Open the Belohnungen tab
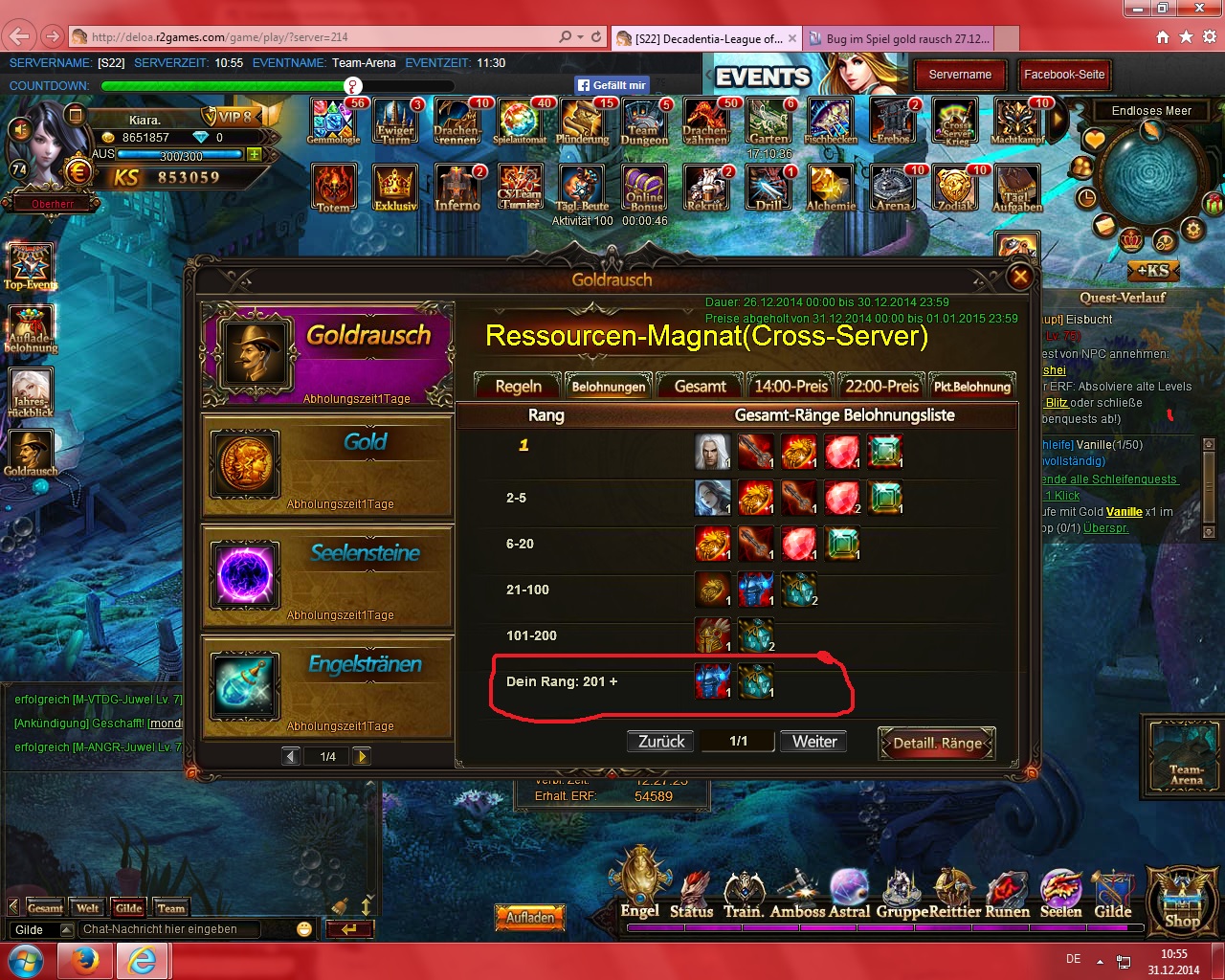The width and height of the screenshot is (1225, 980). click(609, 387)
